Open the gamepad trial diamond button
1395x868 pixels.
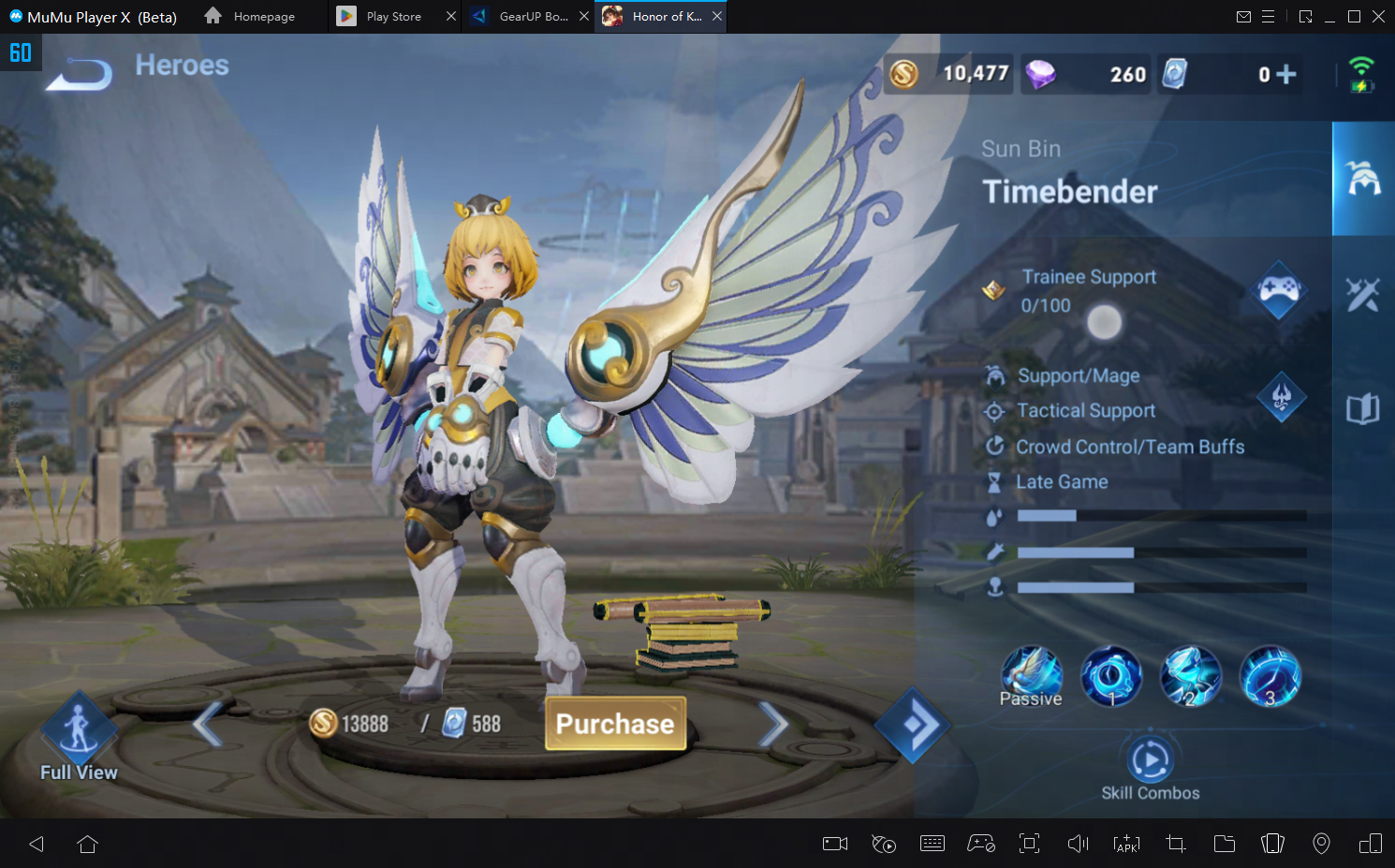point(1279,289)
